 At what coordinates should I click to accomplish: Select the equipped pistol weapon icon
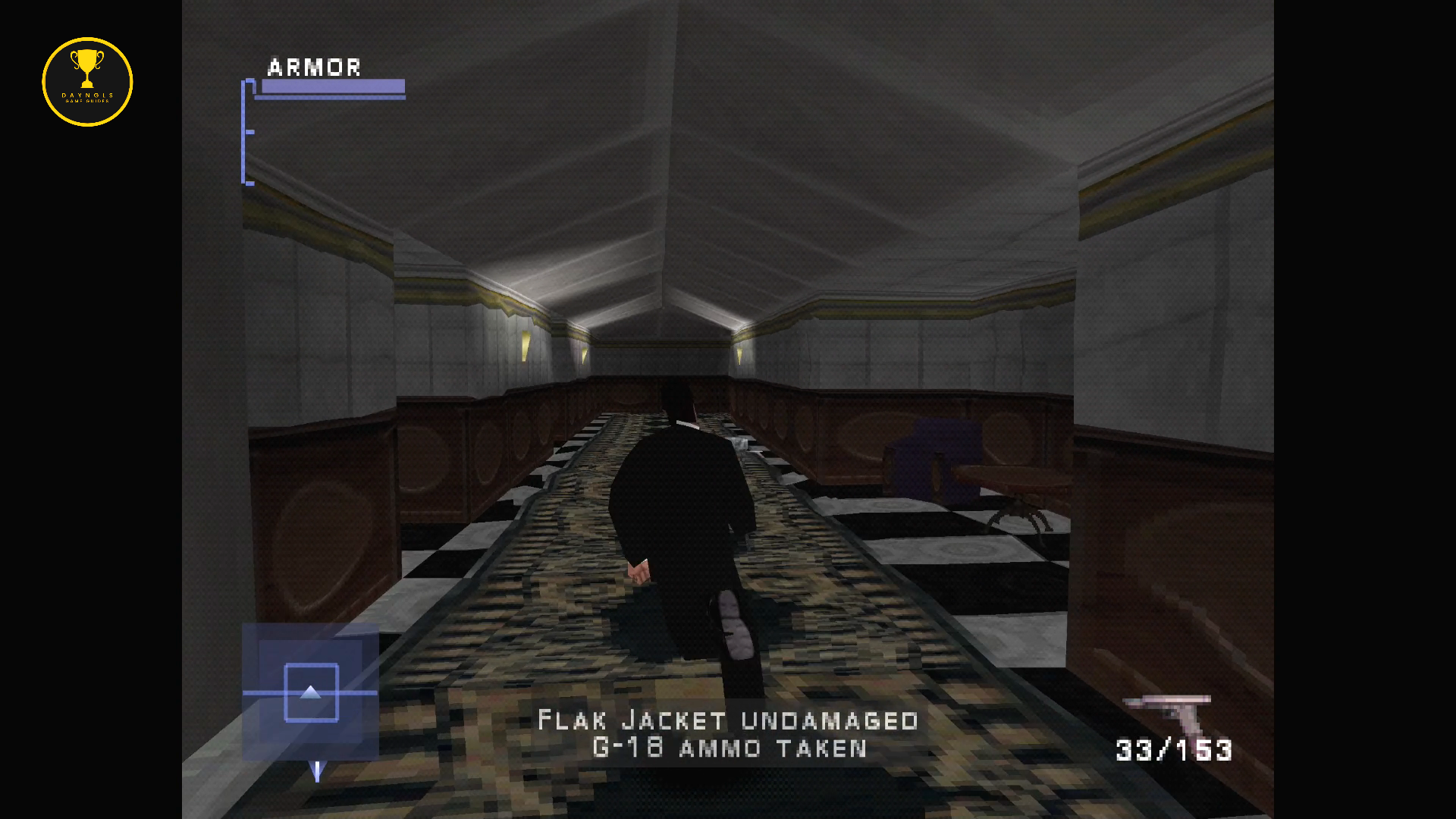1170,714
